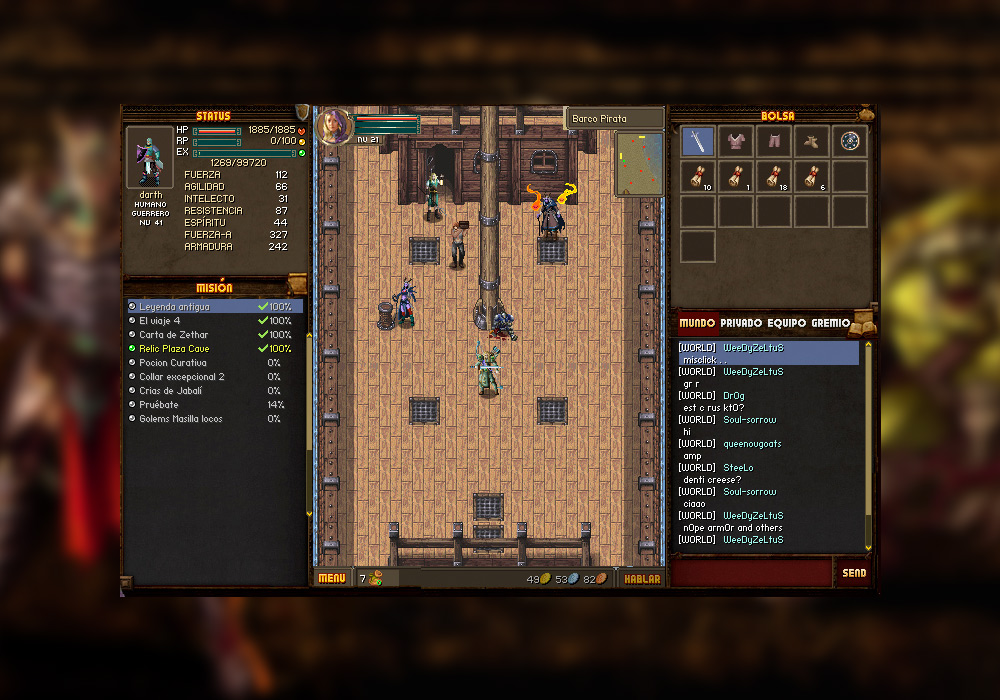Switch to the MUNDO chat tab
This screenshot has height=700, width=1000.
(x=697, y=323)
